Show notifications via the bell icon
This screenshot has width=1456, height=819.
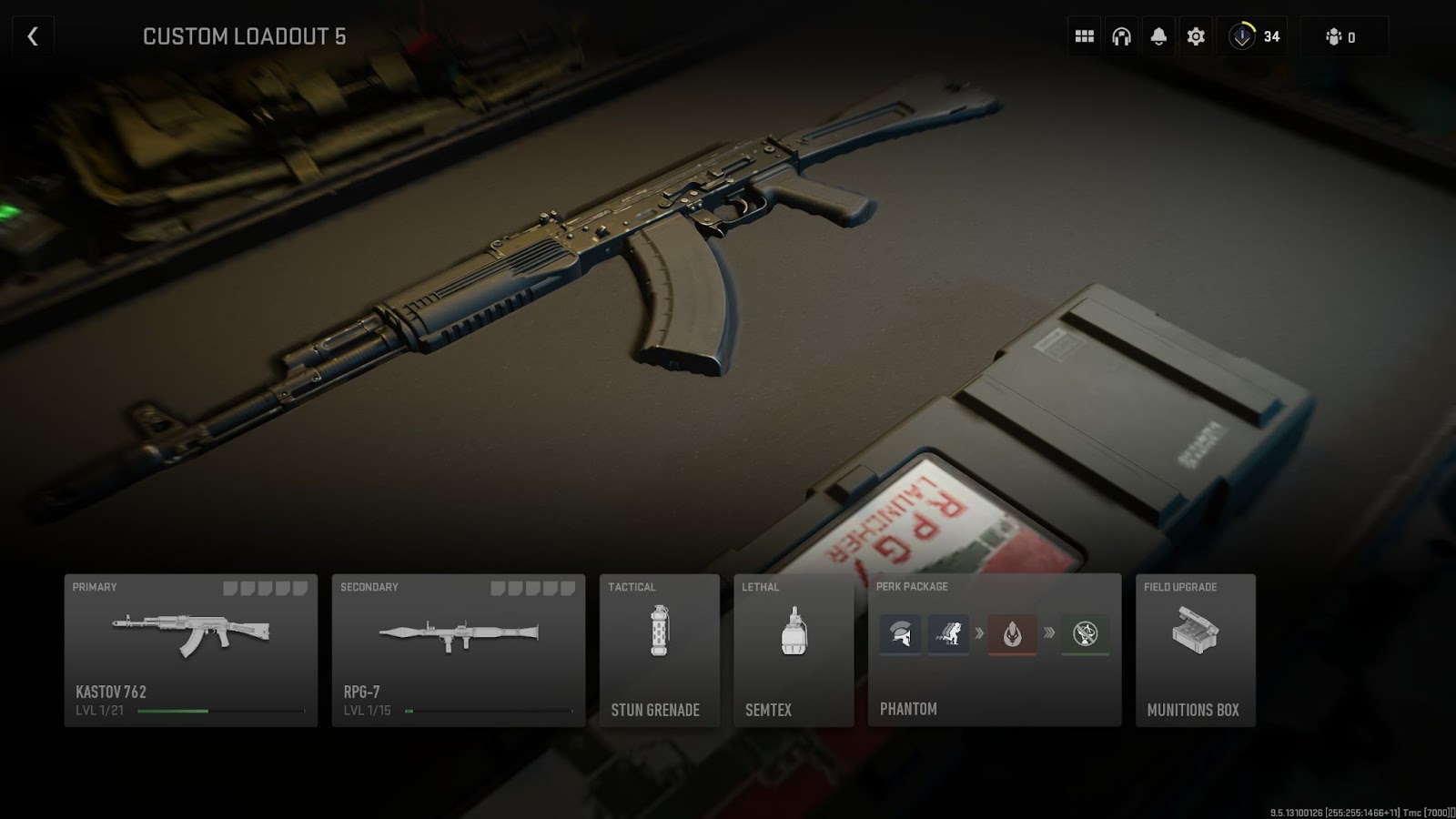point(1158,36)
